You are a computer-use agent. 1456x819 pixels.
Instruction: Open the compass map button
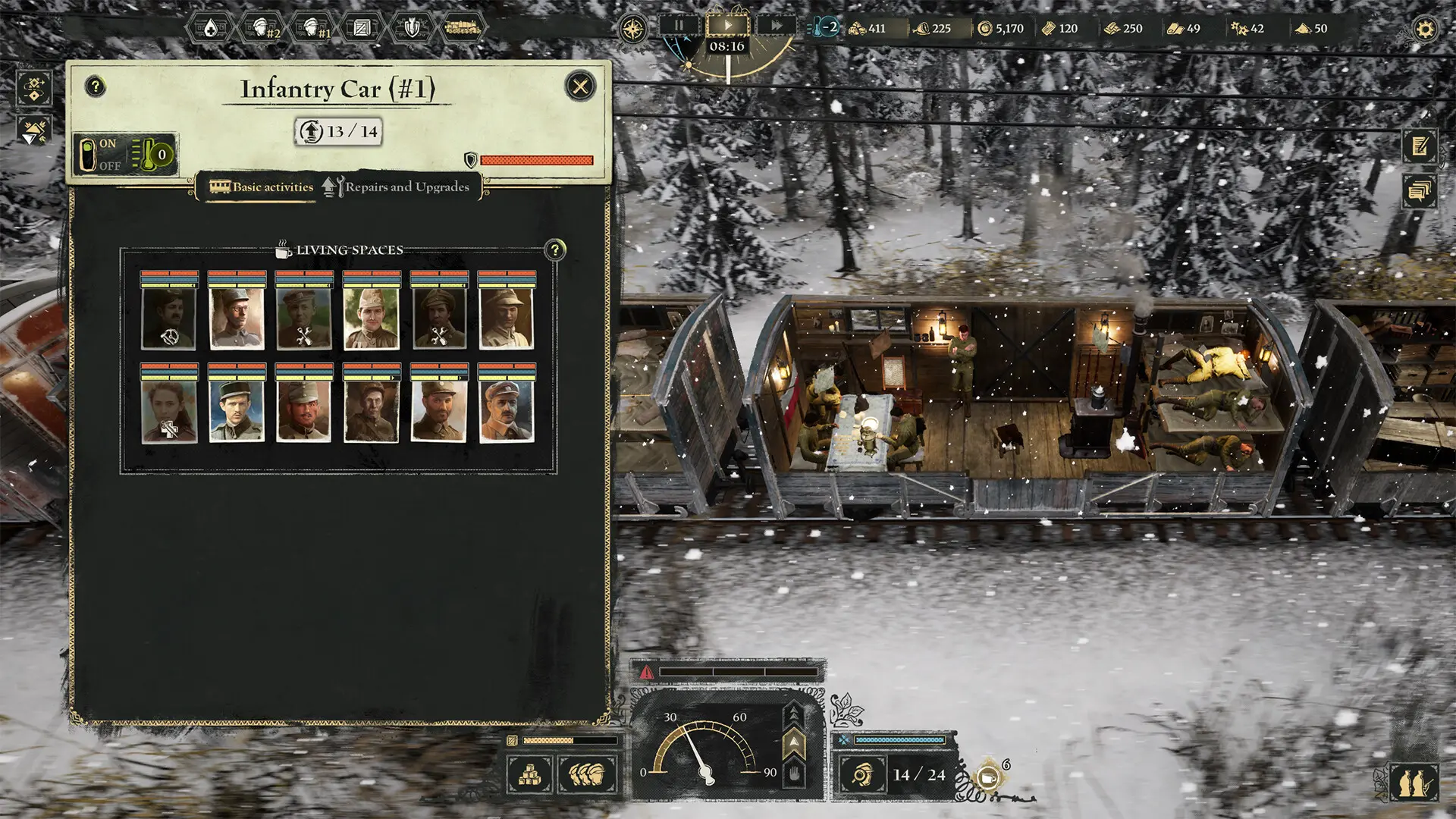[x=632, y=29]
